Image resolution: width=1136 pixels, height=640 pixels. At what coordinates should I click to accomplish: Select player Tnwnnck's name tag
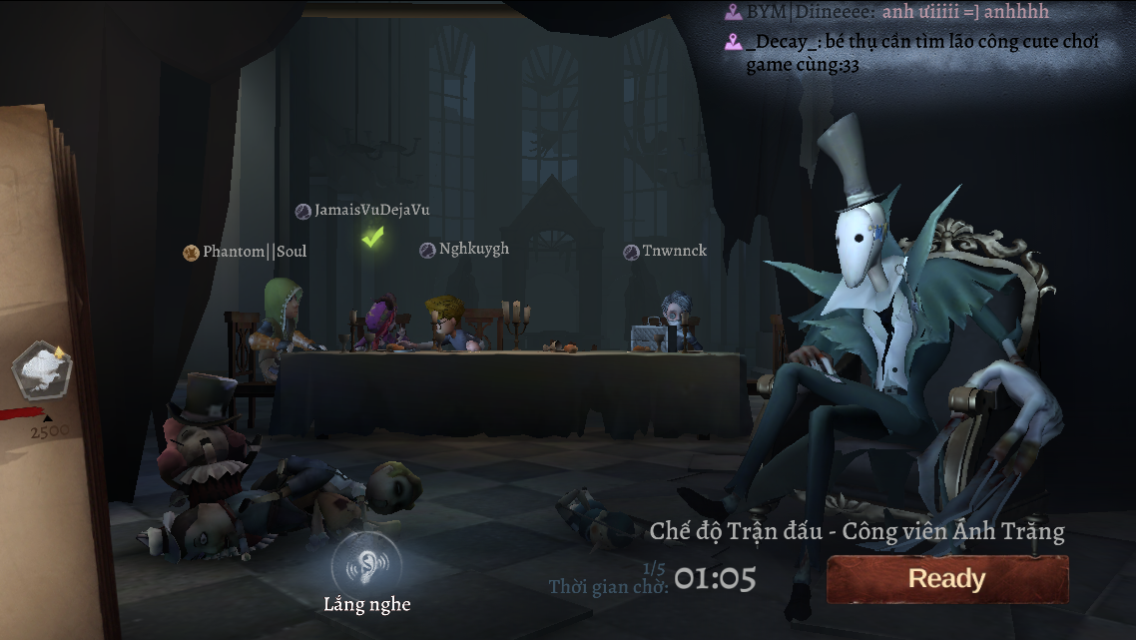tap(665, 251)
